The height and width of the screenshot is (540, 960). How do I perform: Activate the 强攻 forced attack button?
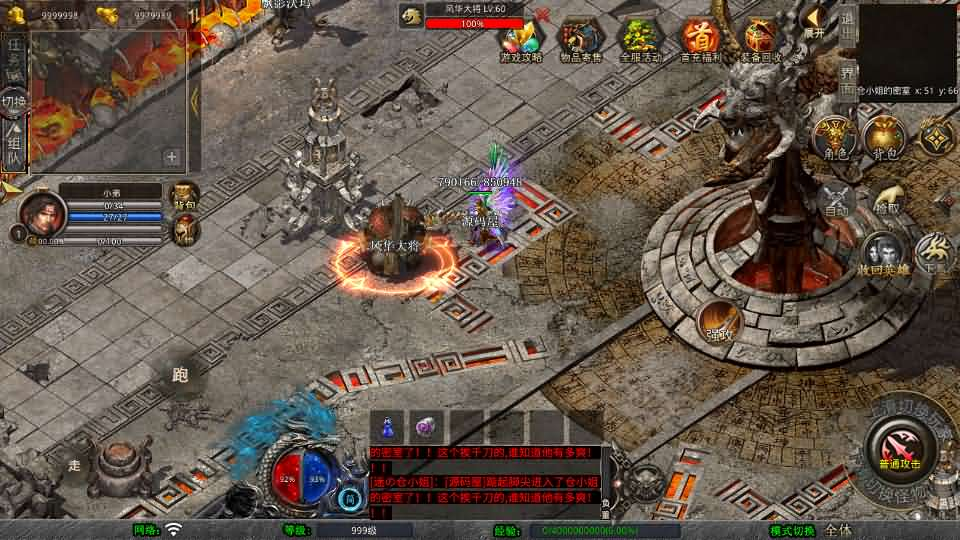pos(719,321)
